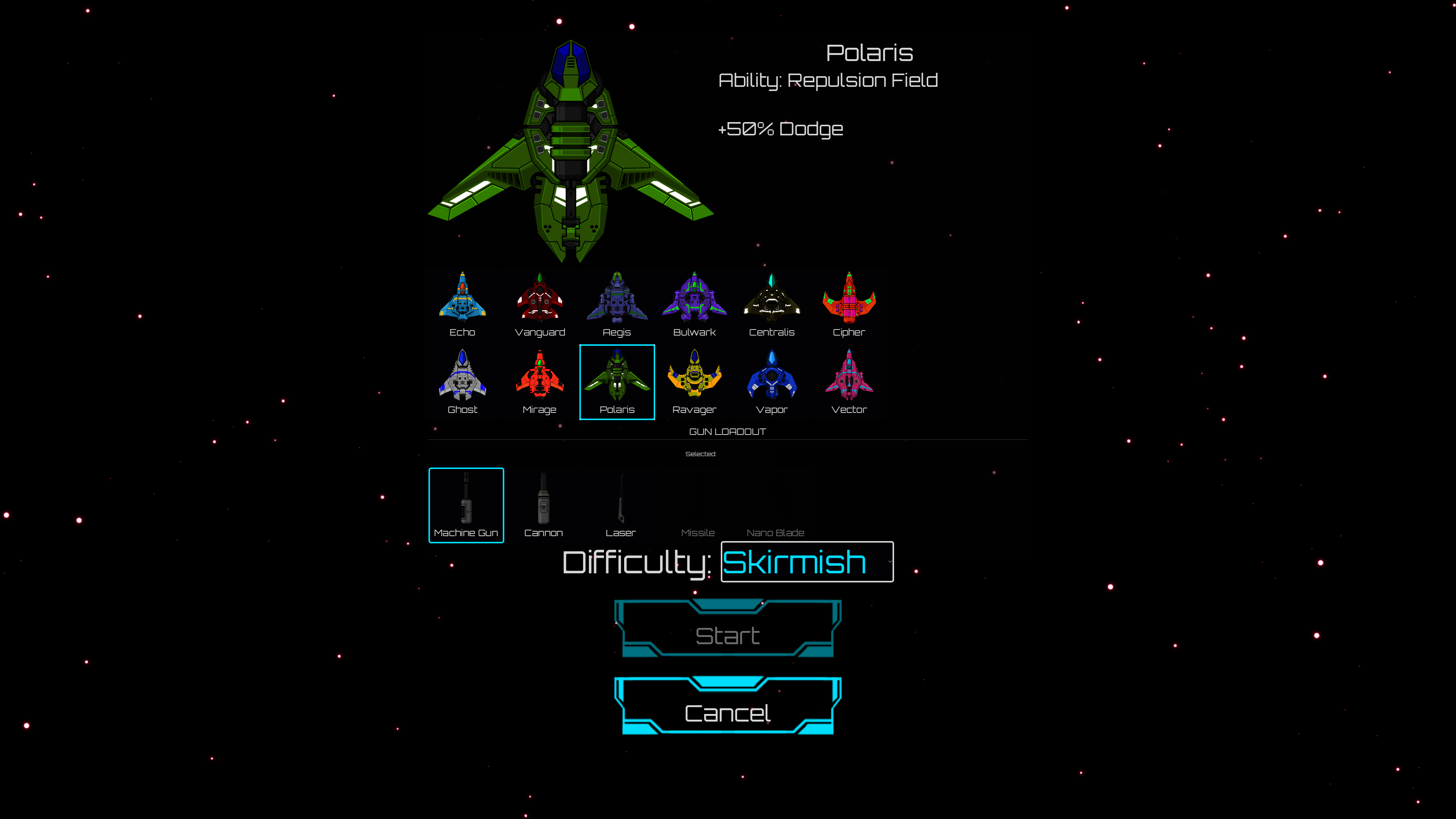Select the Machine Gun loadout

click(466, 505)
